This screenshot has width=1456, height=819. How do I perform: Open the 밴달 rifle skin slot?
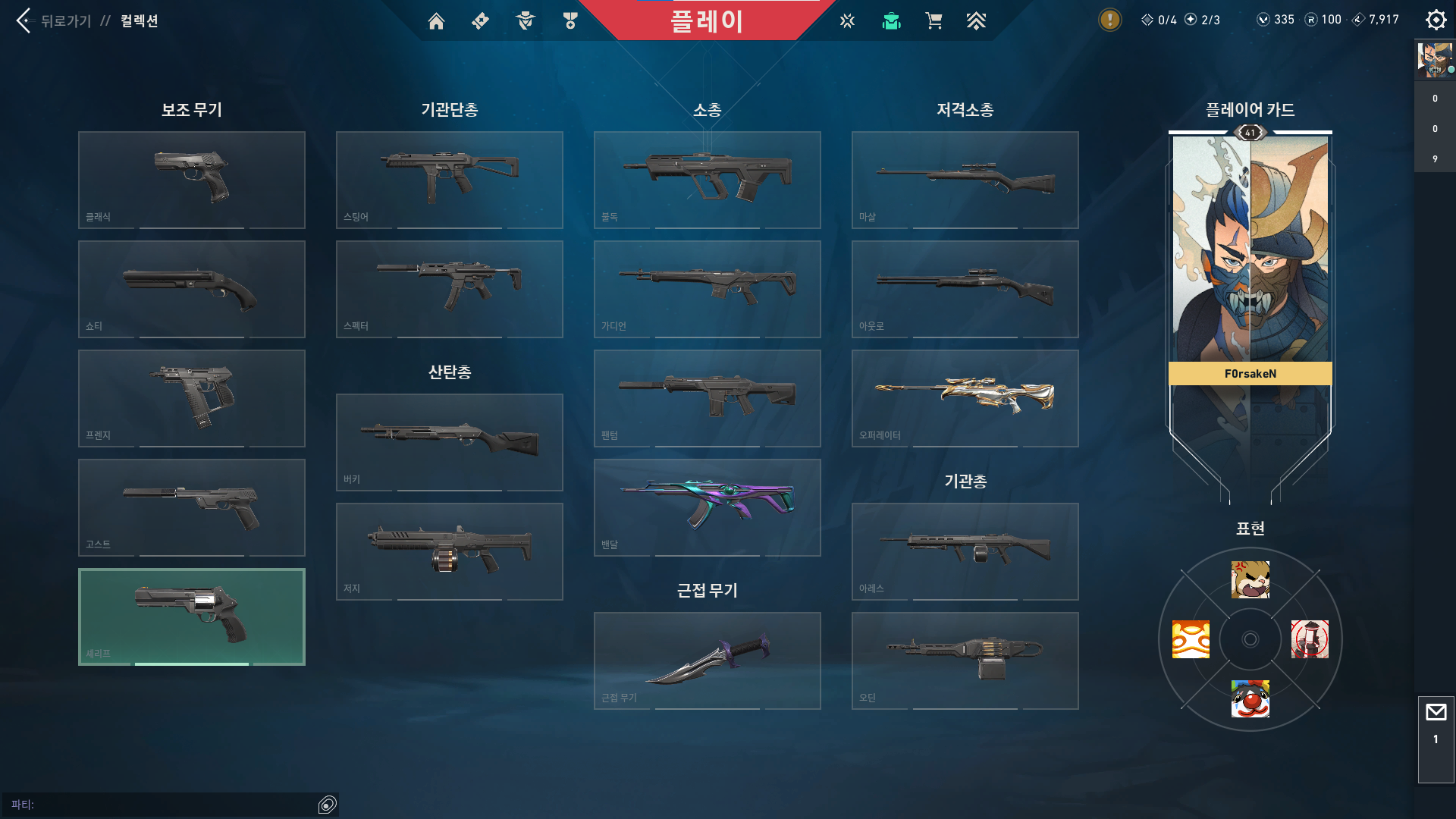(708, 507)
